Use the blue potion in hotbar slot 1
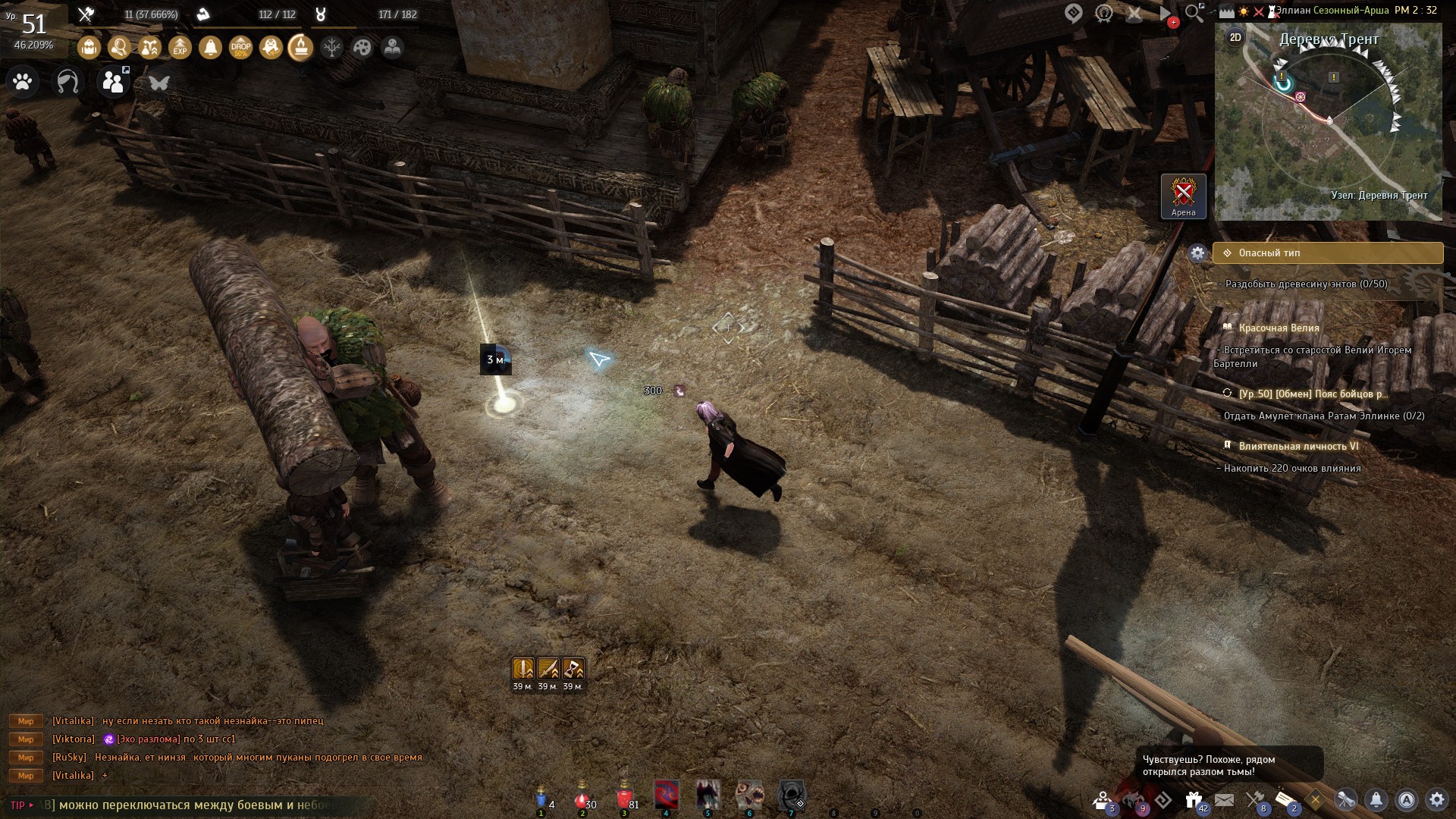The width and height of the screenshot is (1456, 819). pyautogui.click(x=541, y=798)
